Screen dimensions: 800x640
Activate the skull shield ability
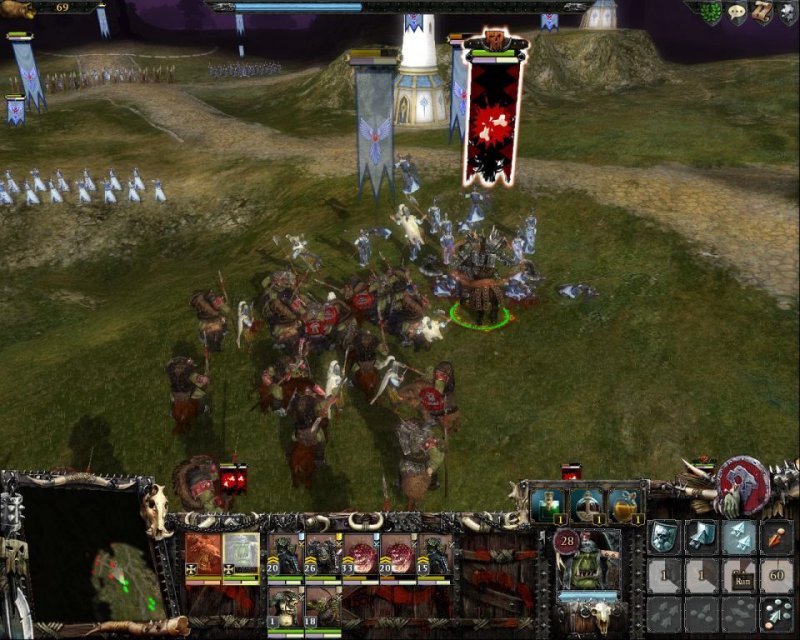[x=664, y=537]
